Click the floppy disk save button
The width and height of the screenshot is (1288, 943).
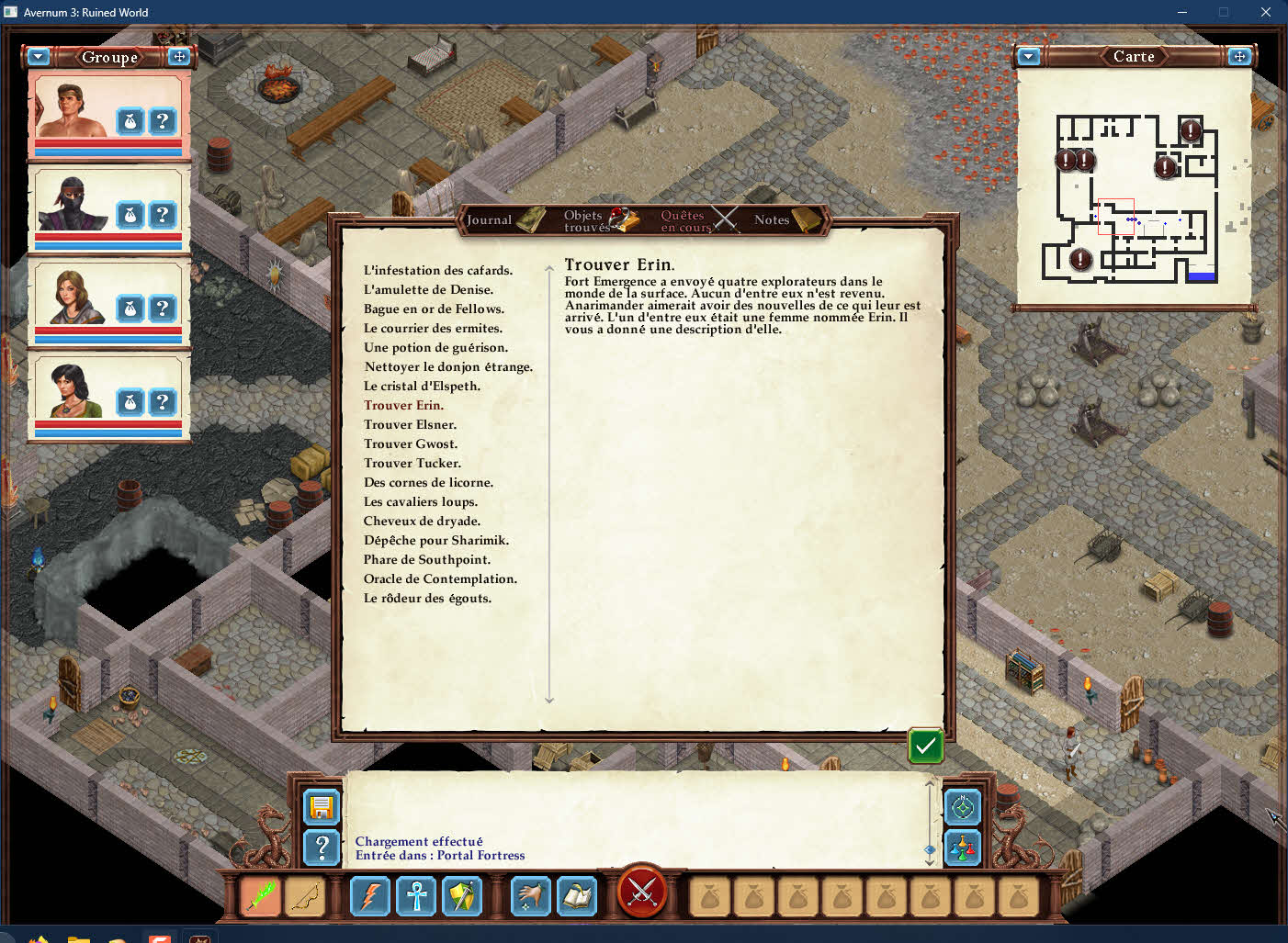tap(322, 808)
